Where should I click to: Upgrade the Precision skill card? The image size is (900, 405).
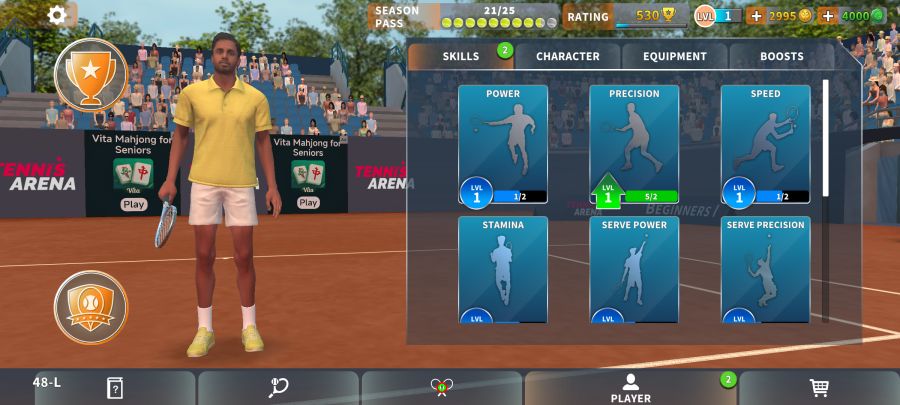pyautogui.click(x=634, y=145)
